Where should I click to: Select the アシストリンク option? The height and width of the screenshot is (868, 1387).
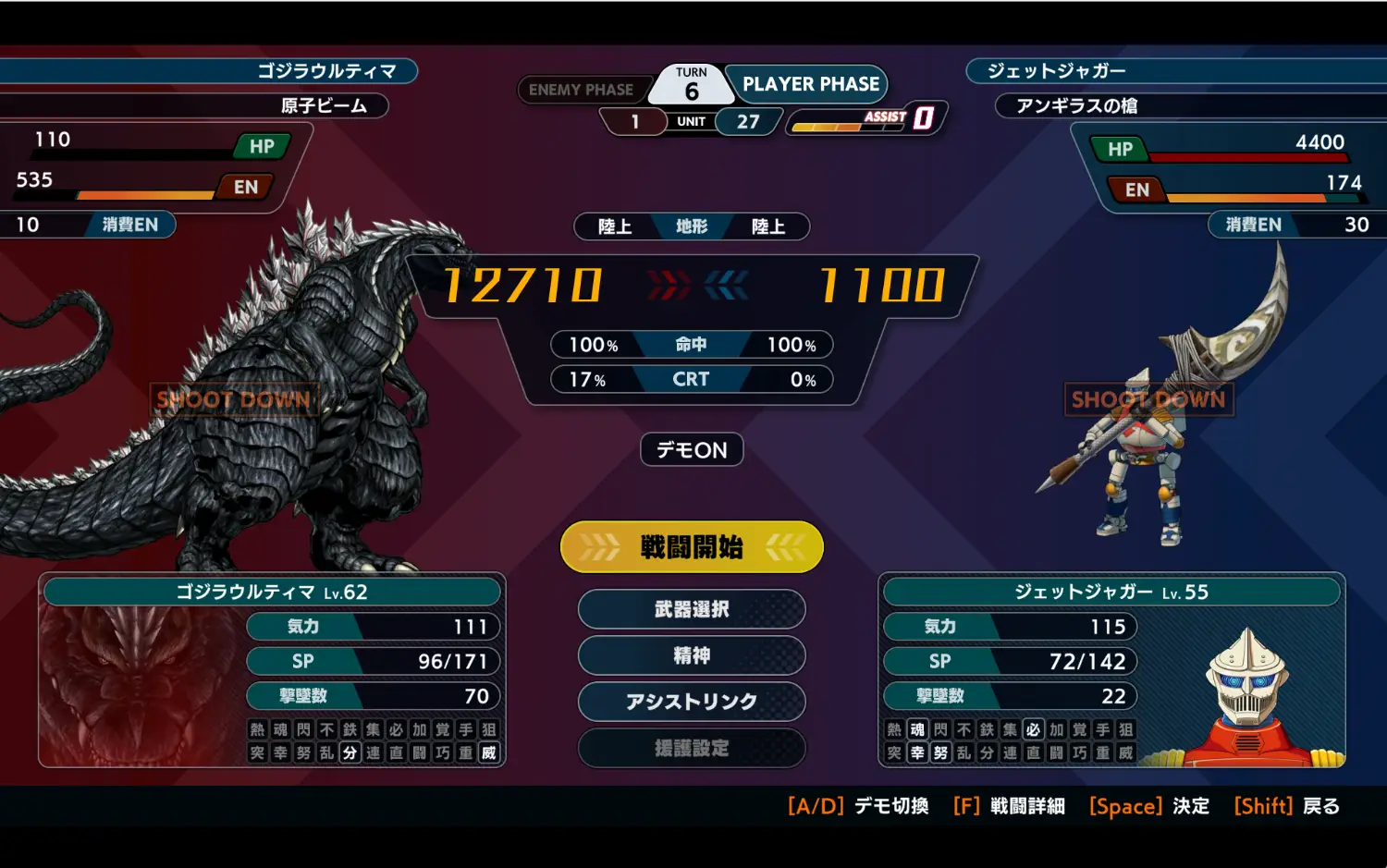tap(692, 702)
